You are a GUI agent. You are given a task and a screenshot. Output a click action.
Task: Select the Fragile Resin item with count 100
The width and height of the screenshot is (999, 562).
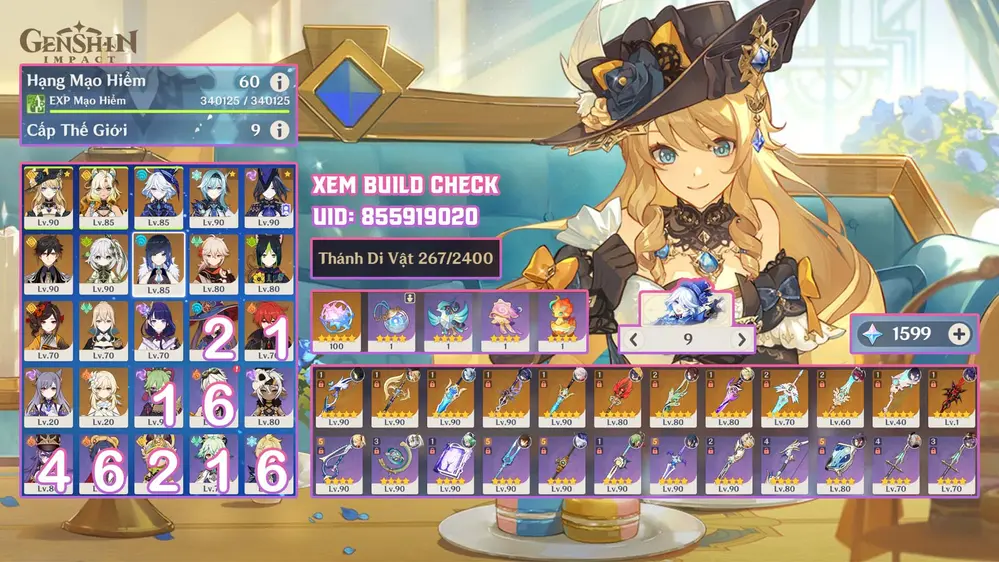tap(338, 320)
